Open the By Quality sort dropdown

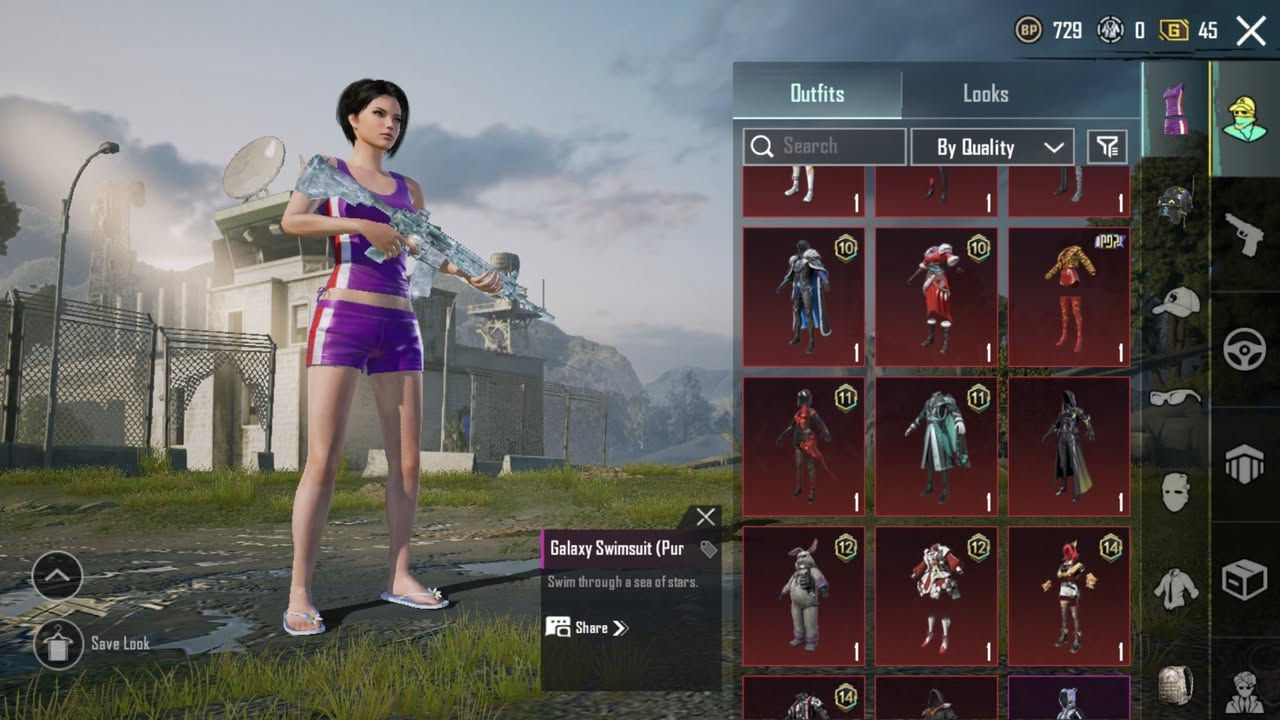pos(992,147)
